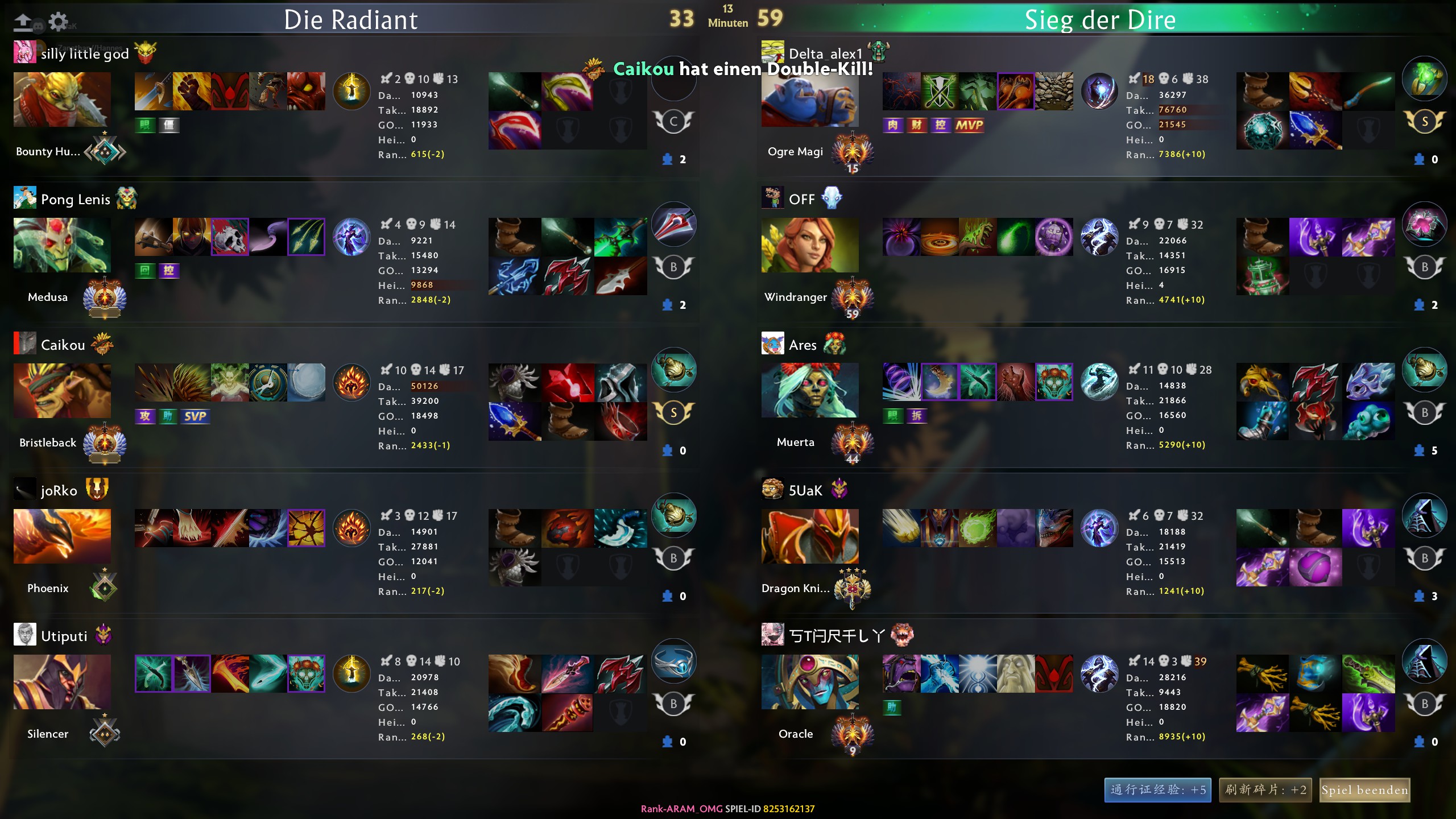1456x819 pixels.
Task: Select the Muerta hero portrait
Action: tap(810, 391)
